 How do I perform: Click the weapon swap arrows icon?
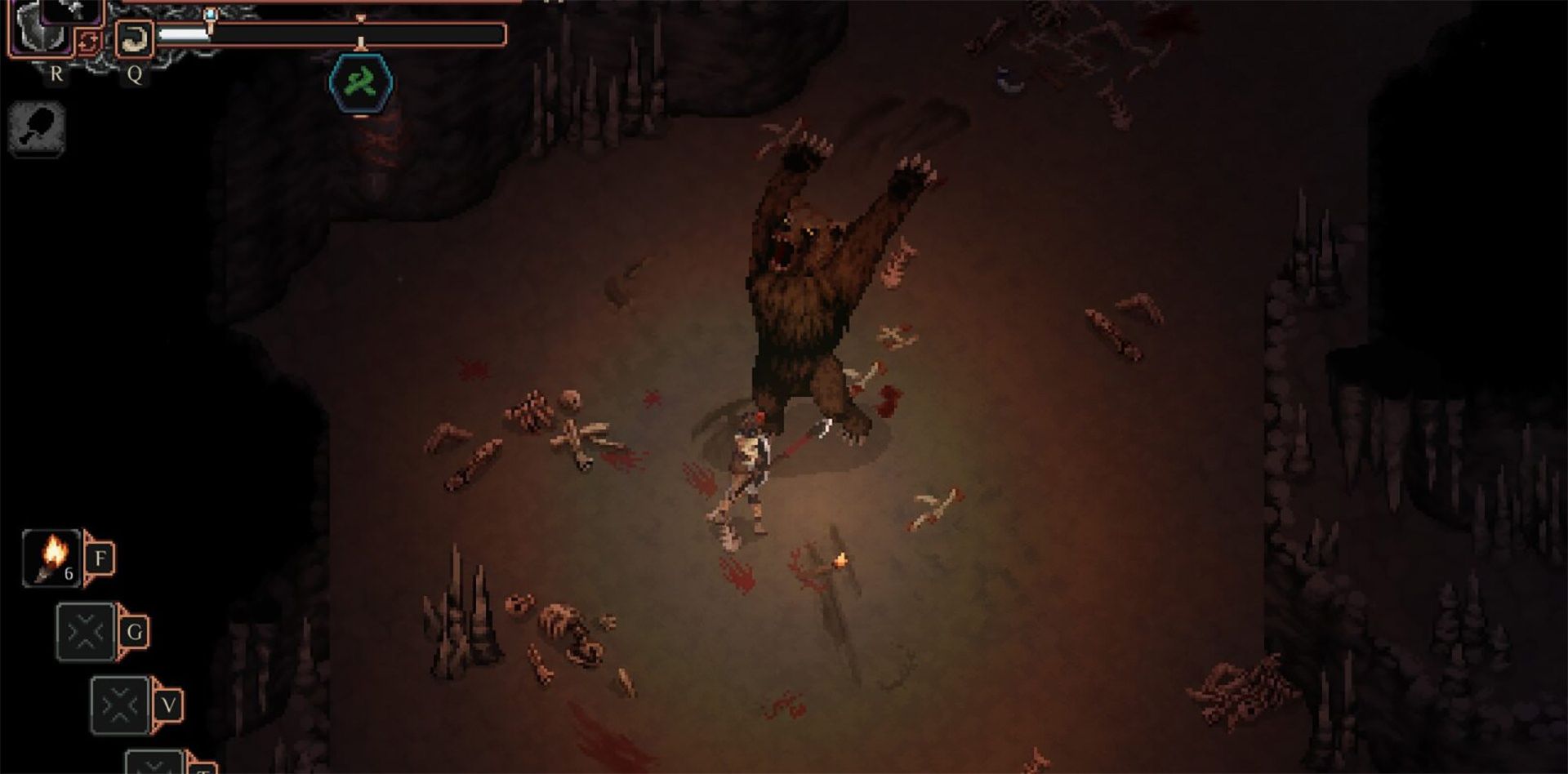coord(88,42)
